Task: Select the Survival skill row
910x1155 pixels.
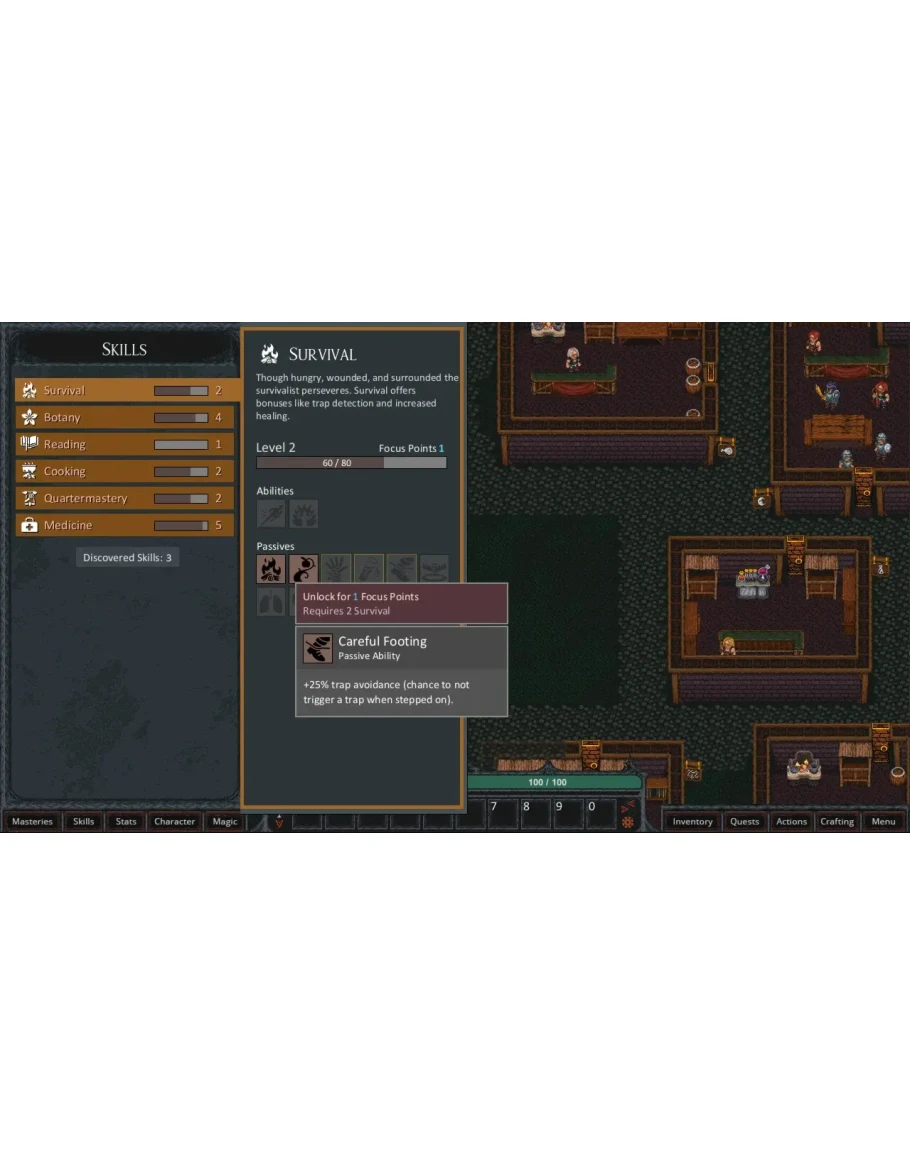Action: pyautogui.click(x=125, y=391)
